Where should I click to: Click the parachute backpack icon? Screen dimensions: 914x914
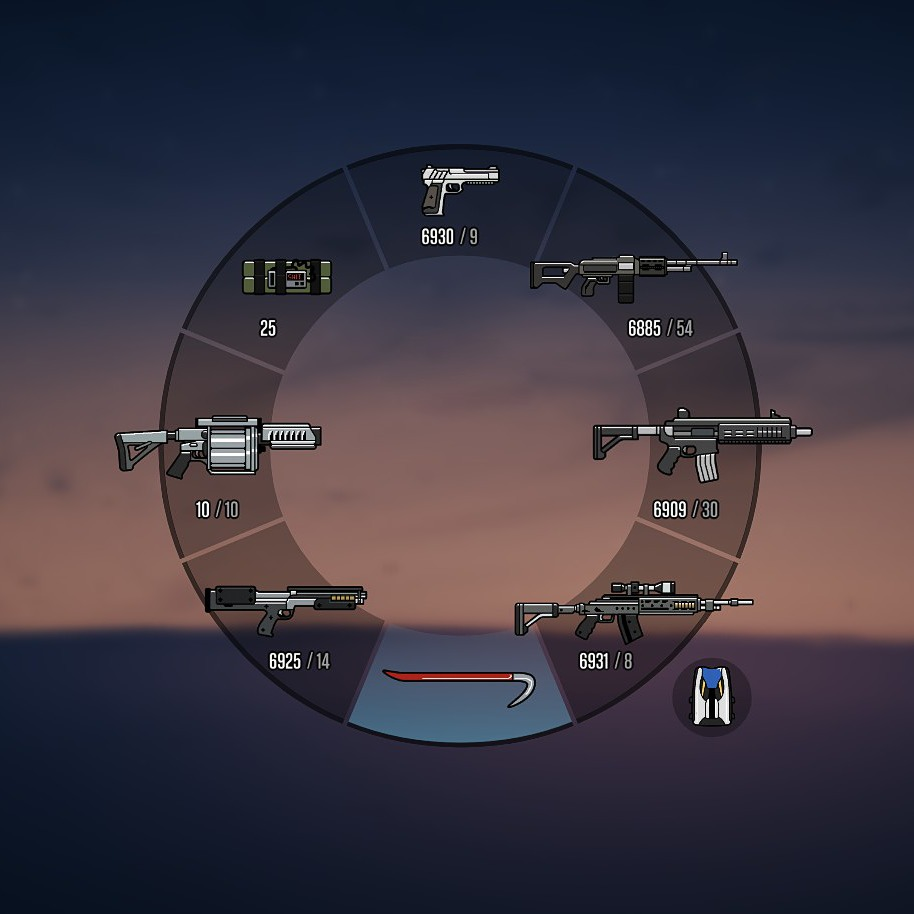coord(711,696)
